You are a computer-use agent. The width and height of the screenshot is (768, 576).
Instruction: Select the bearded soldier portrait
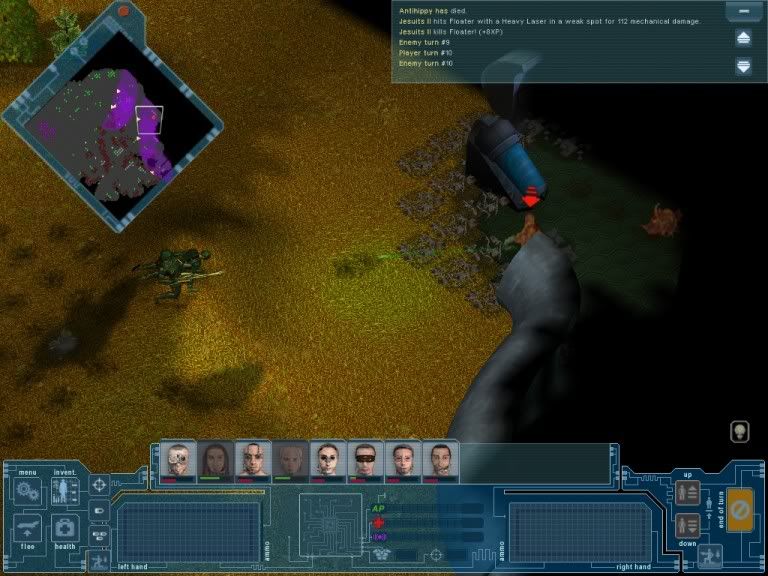[441, 461]
